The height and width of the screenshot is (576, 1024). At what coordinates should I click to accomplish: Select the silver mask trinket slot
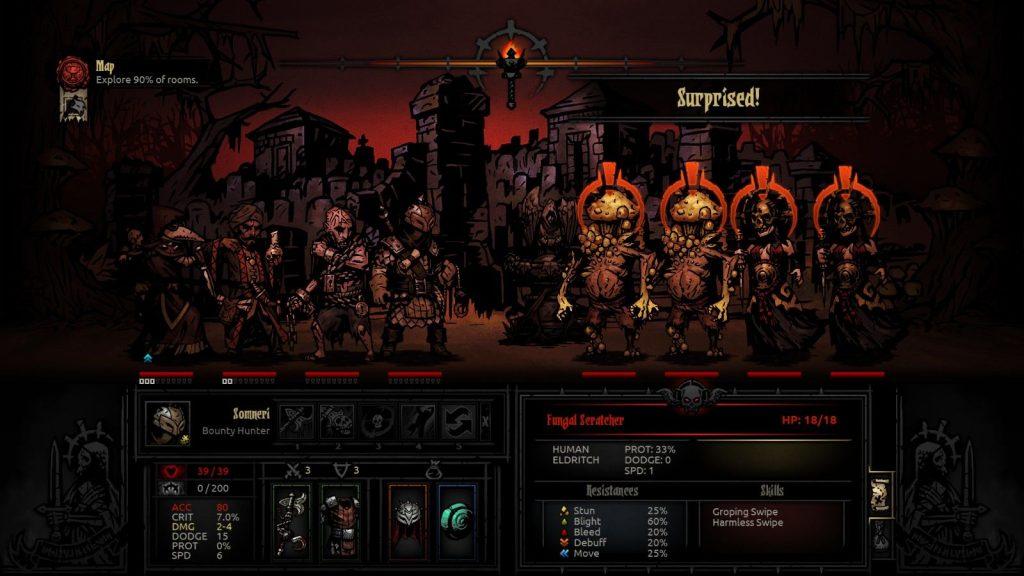coord(408,519)
